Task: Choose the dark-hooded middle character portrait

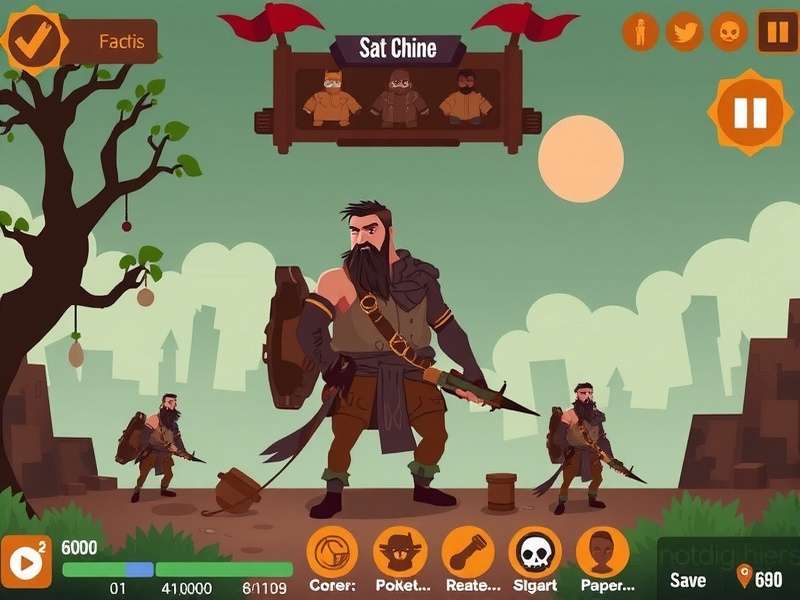Action: pyautogui.click(x=400, y=99)
